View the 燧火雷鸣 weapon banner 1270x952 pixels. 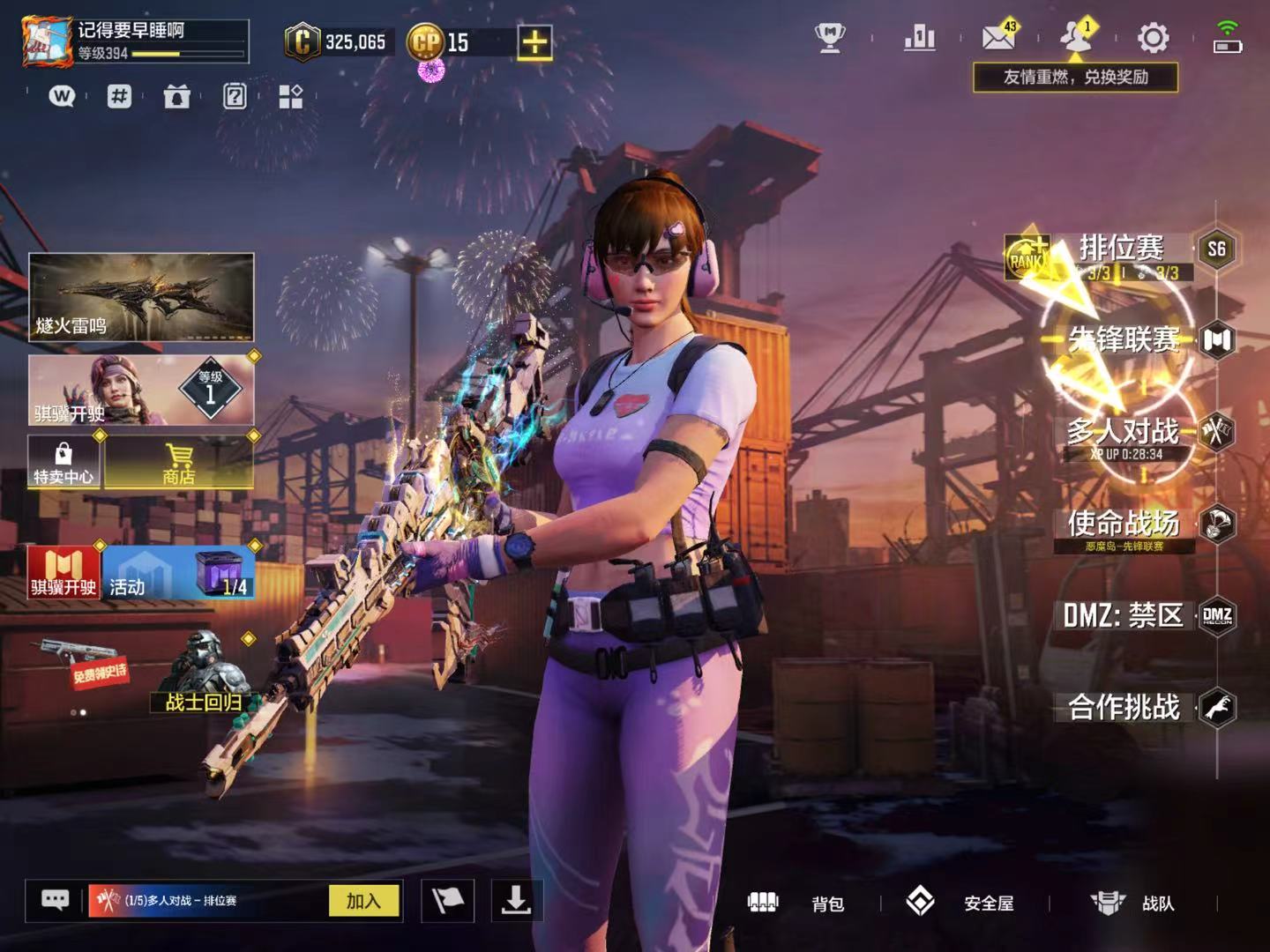[x=141, y=297]
